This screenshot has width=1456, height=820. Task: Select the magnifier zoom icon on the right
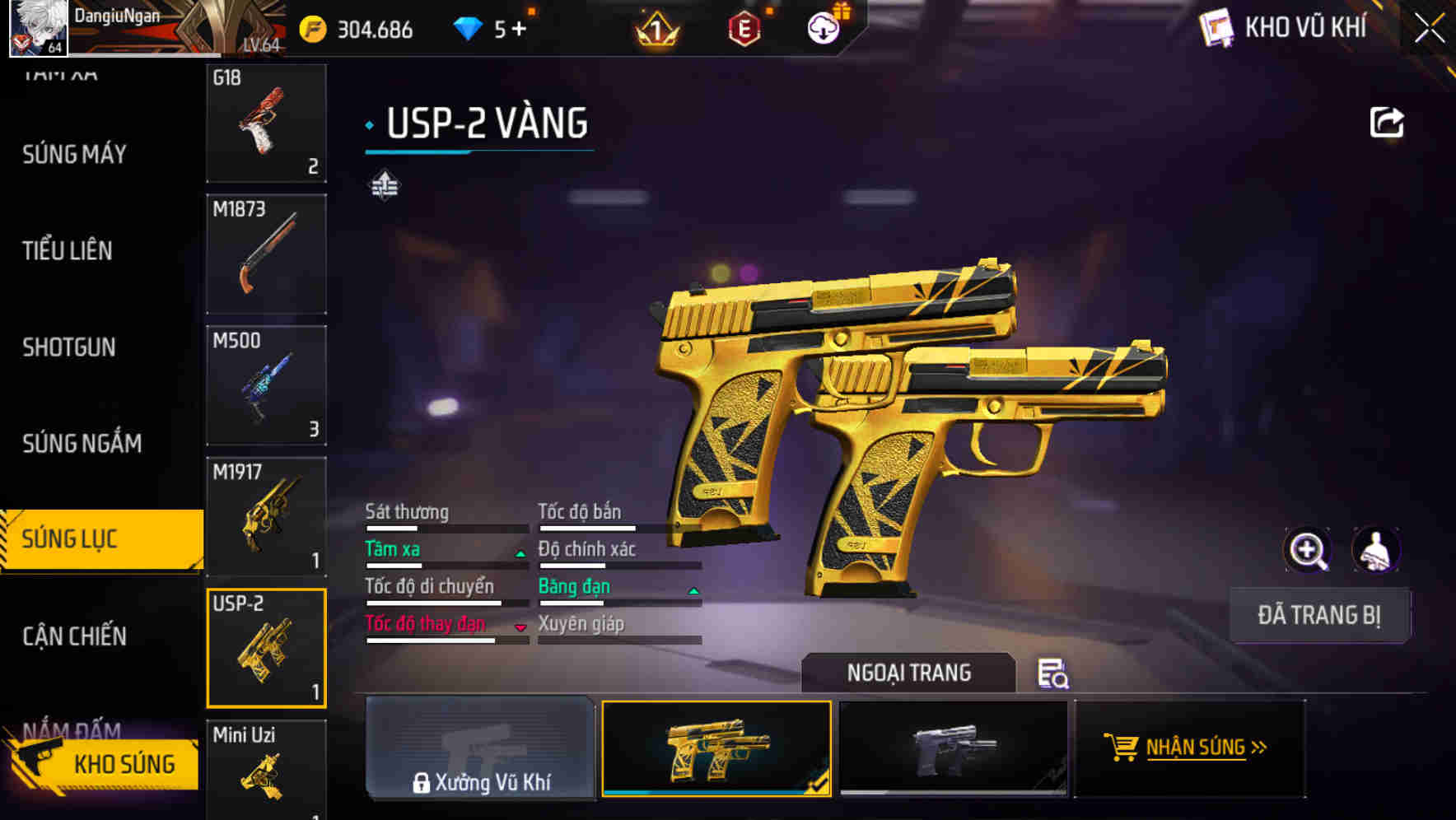click(x=1308, y=549)
